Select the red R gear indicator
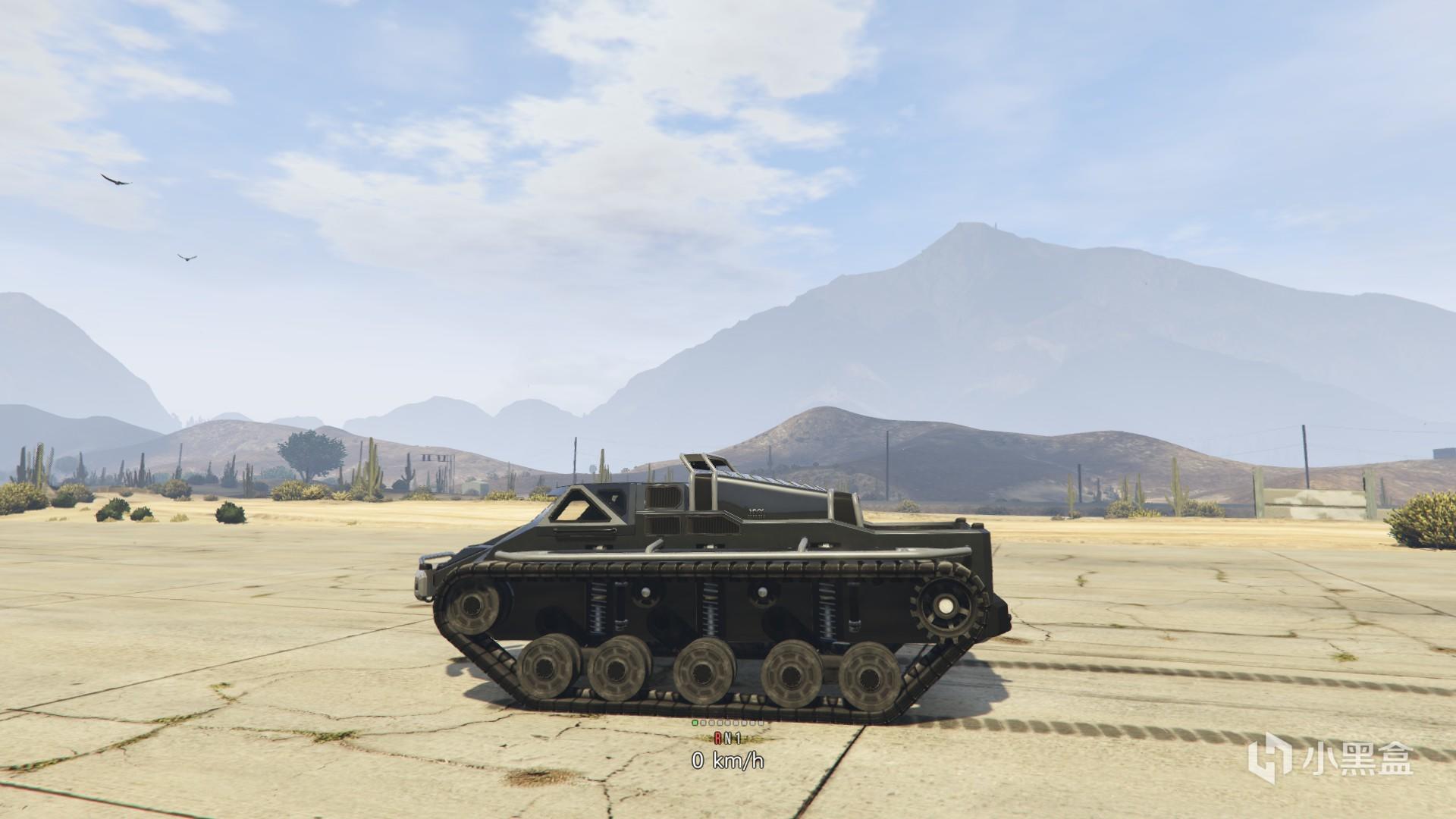This screenshot has height=819, width=1456. tap(717, 736)
